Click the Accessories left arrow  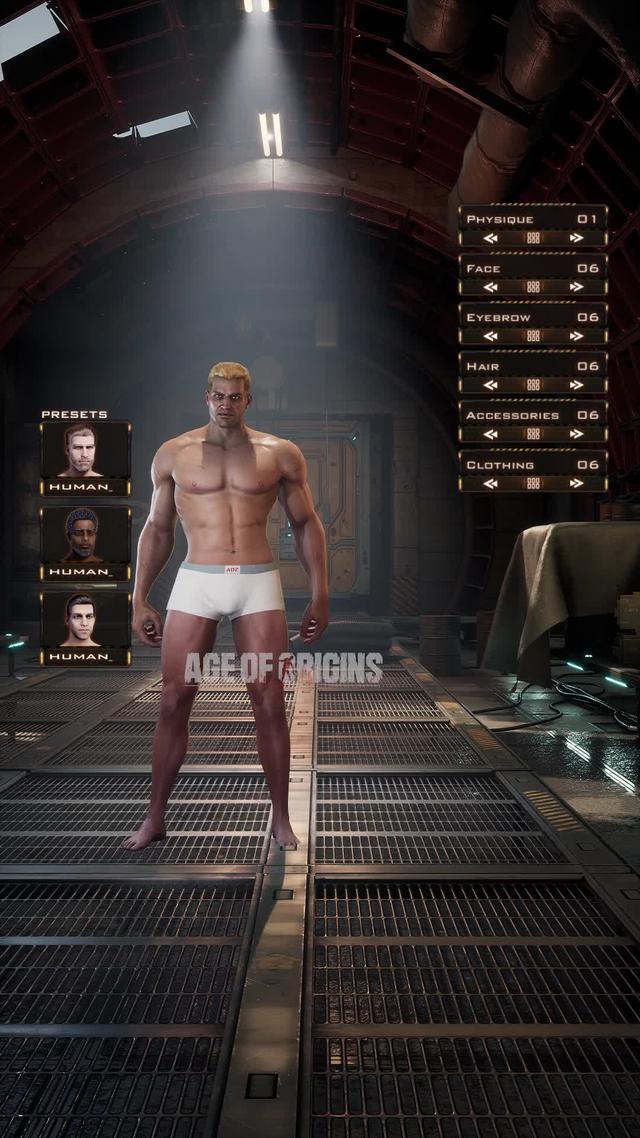coord(490,434)
